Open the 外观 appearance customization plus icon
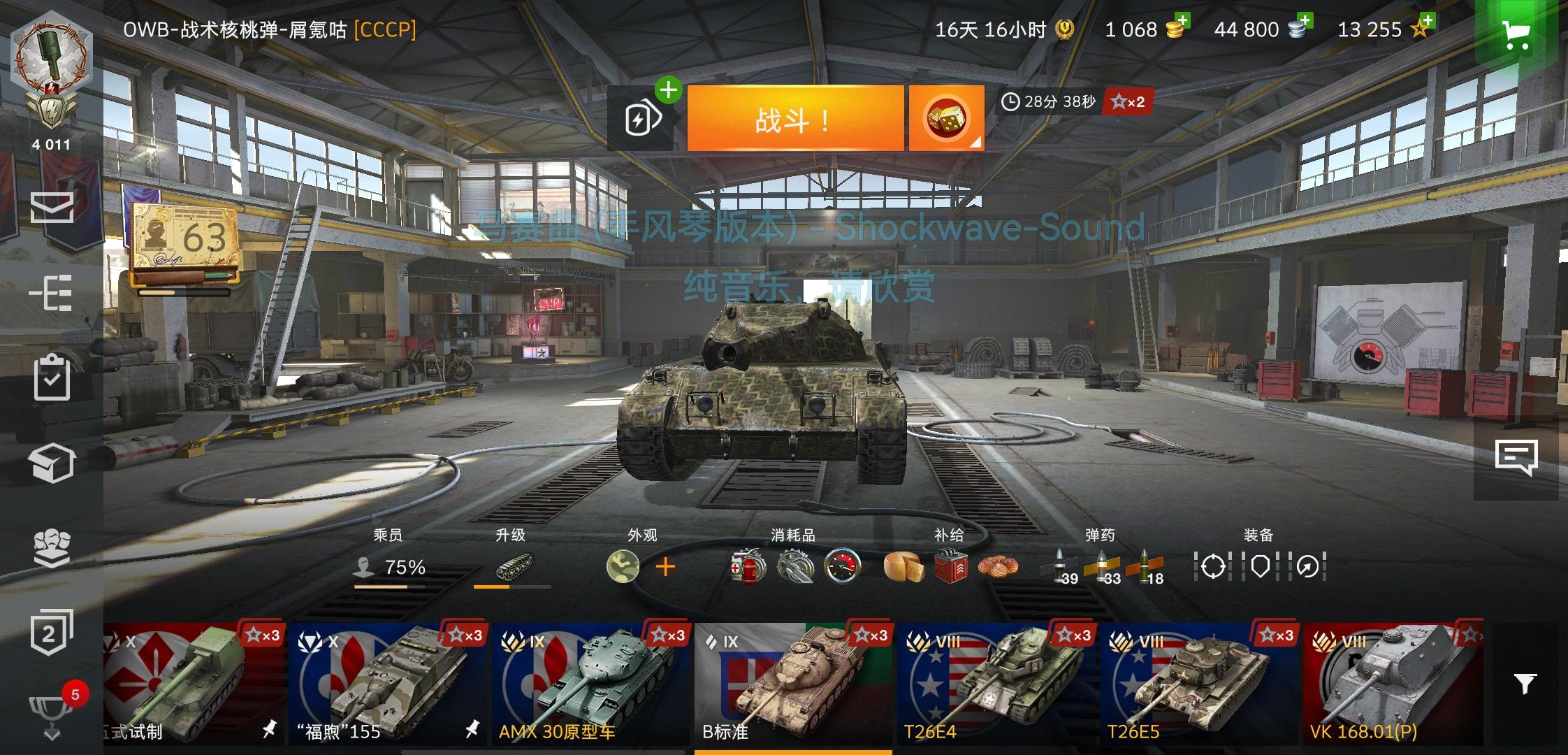 [x=667, y=568]
